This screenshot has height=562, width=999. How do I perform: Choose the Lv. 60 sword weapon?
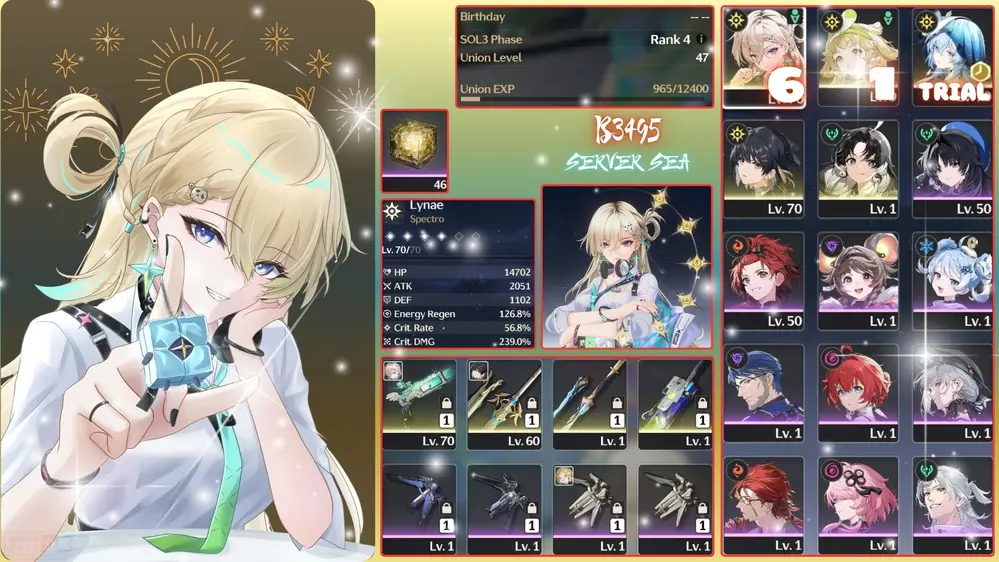tap(504, 405)
